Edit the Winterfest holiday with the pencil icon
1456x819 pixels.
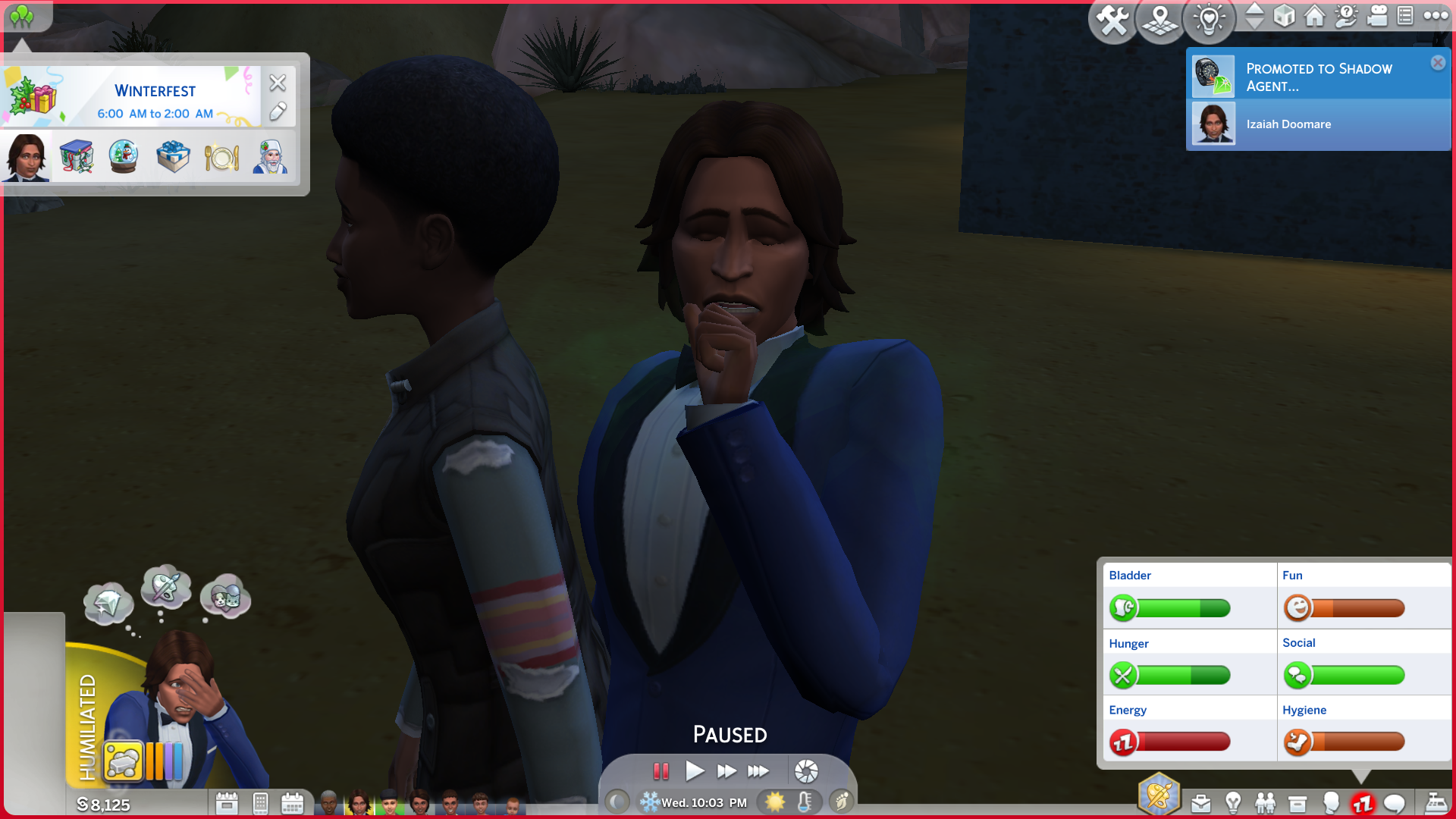point(278,112)
